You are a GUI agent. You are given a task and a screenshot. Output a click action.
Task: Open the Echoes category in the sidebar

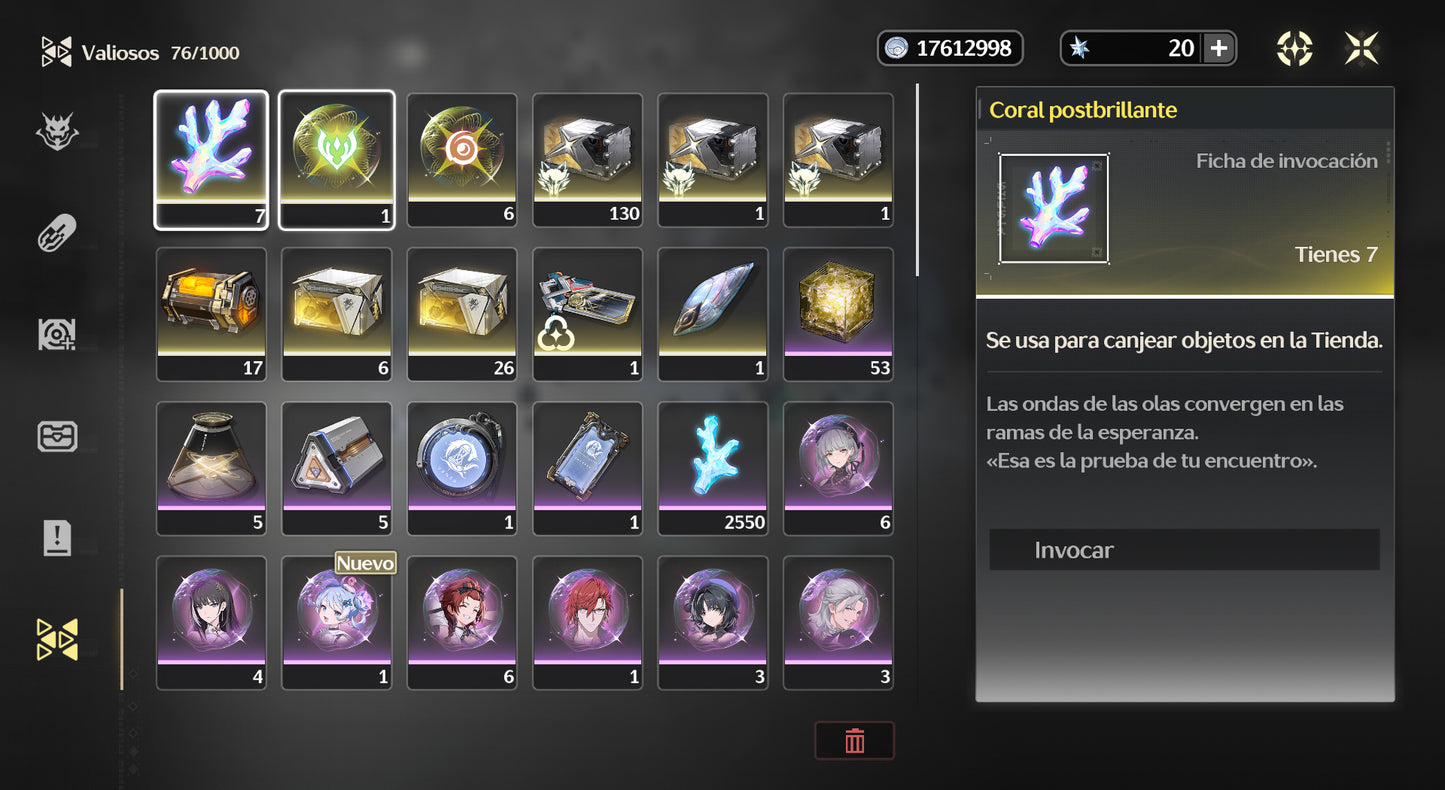57,131
